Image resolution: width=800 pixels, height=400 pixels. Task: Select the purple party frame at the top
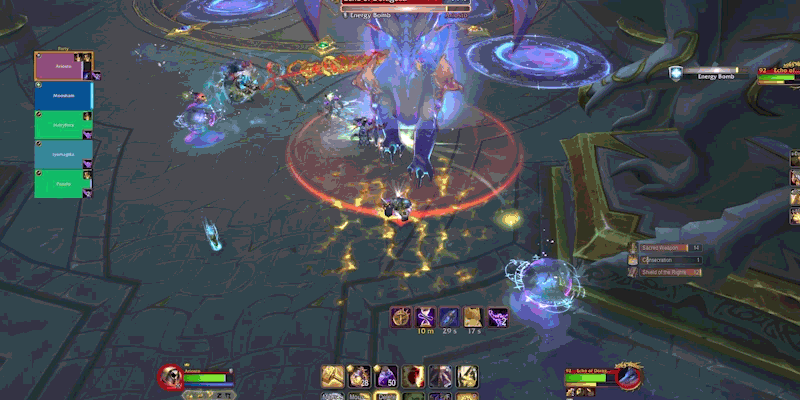click(x=63, y=67)
